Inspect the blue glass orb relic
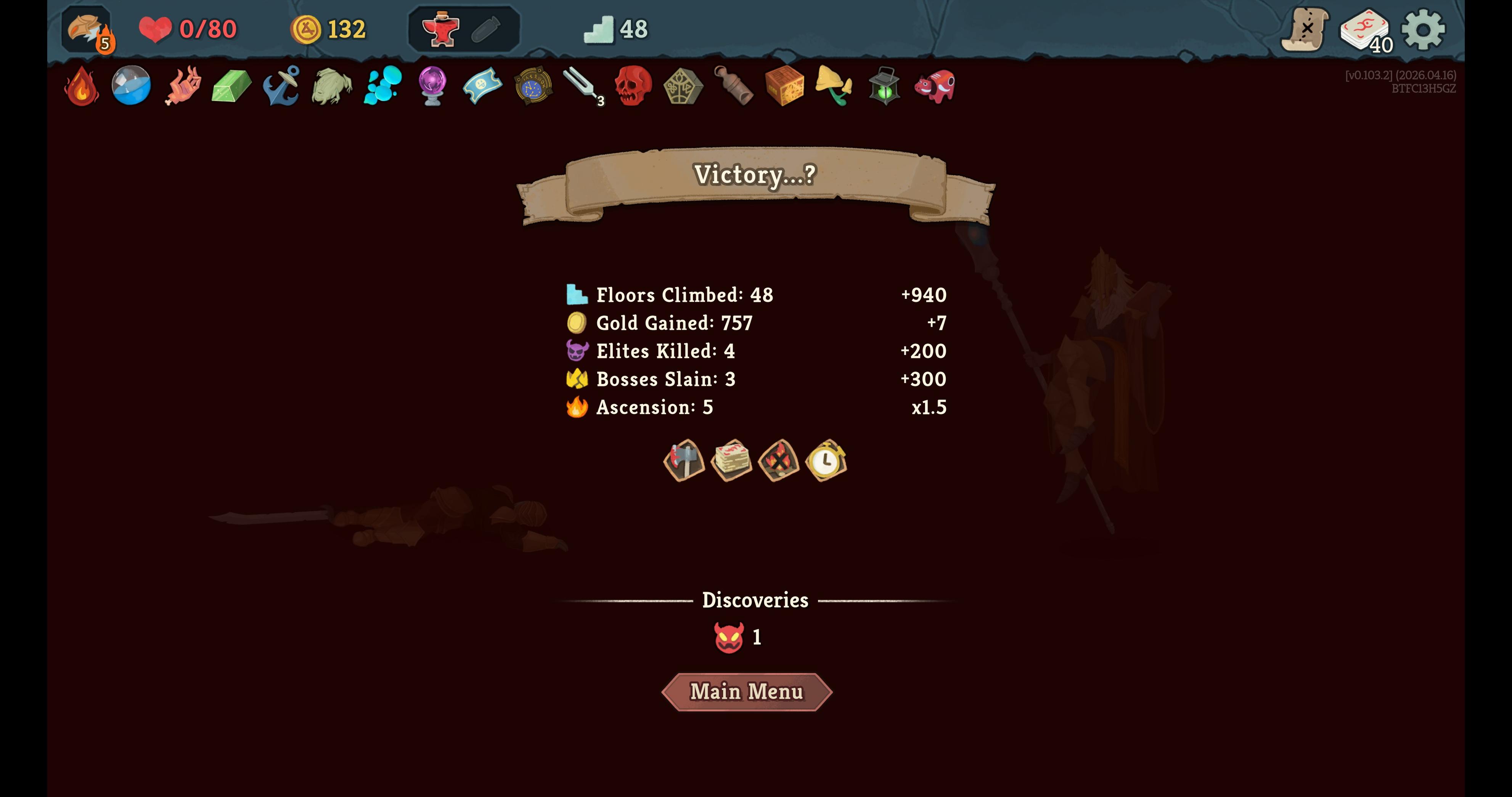The height and width of the screenshot is (797, 1512). [131, 86]
